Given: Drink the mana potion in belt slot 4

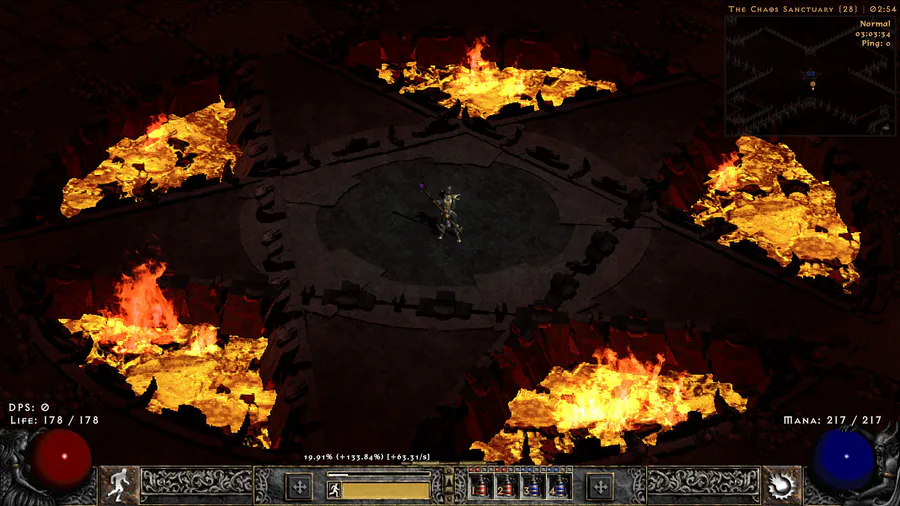Looking at the screenshot, I should pyautogui.click(x=558, y=487).
